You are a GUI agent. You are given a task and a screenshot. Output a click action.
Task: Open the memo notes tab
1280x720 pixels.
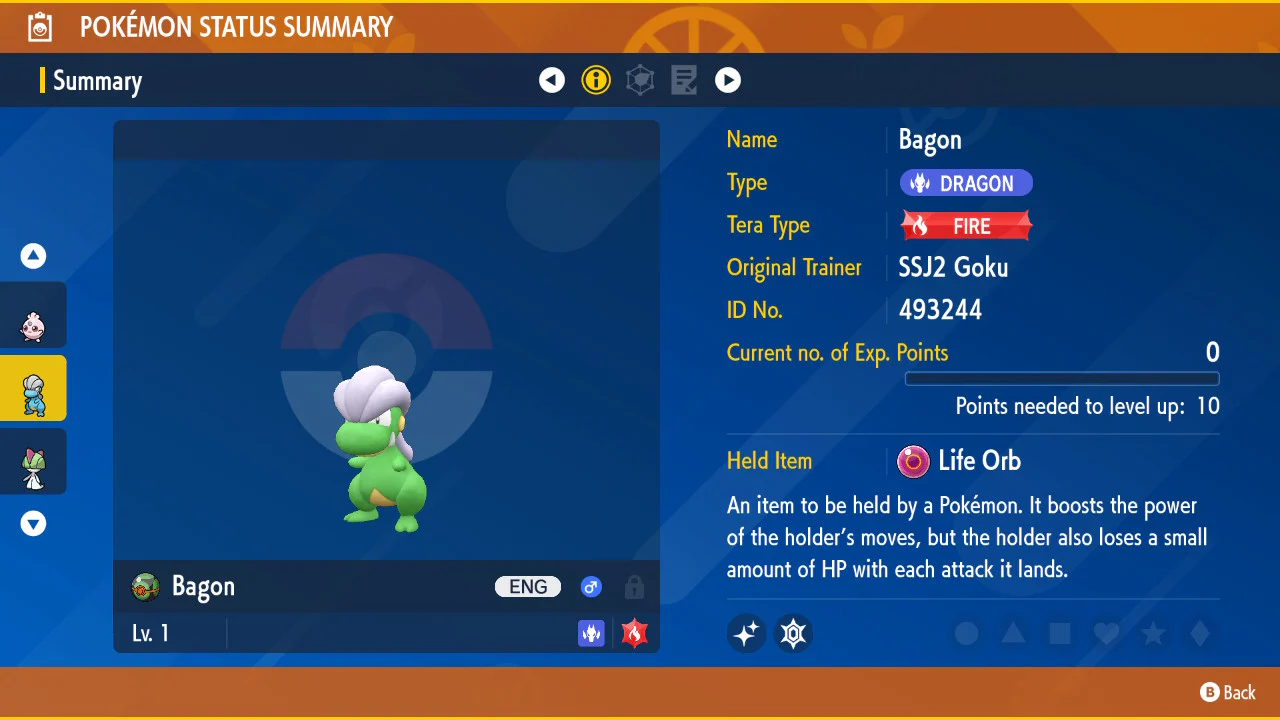(684, 80)
